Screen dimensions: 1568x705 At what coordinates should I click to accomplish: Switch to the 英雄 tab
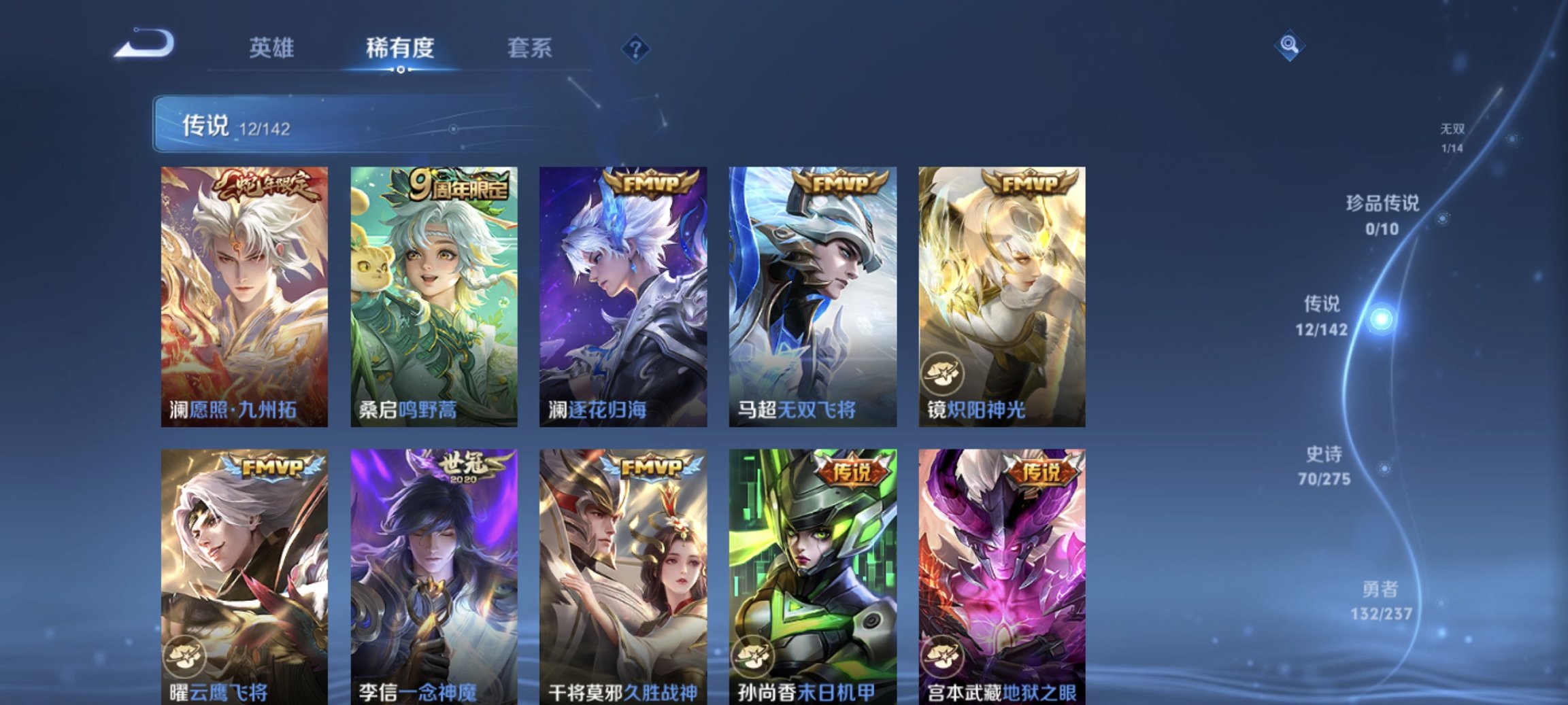[273, 48]
